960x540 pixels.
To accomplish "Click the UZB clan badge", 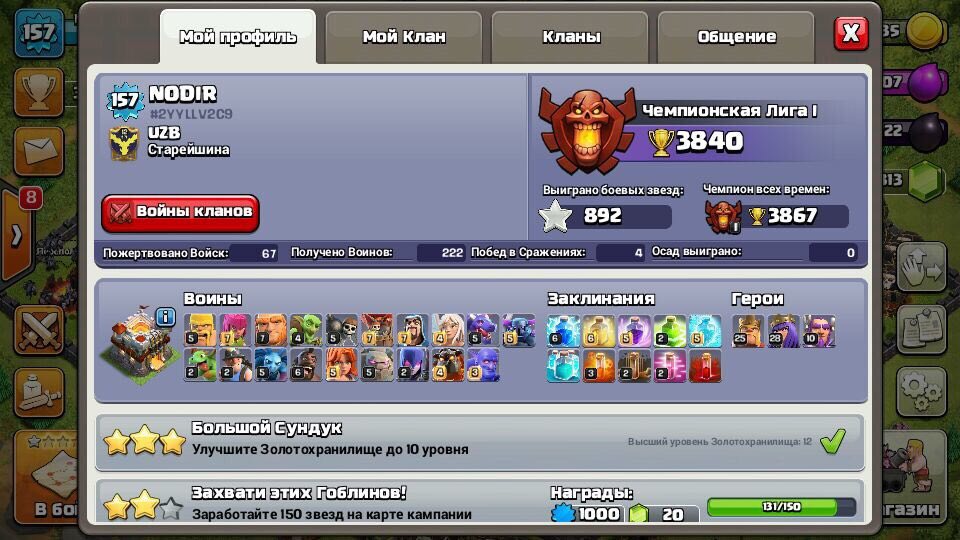I will tap(124, 143).
